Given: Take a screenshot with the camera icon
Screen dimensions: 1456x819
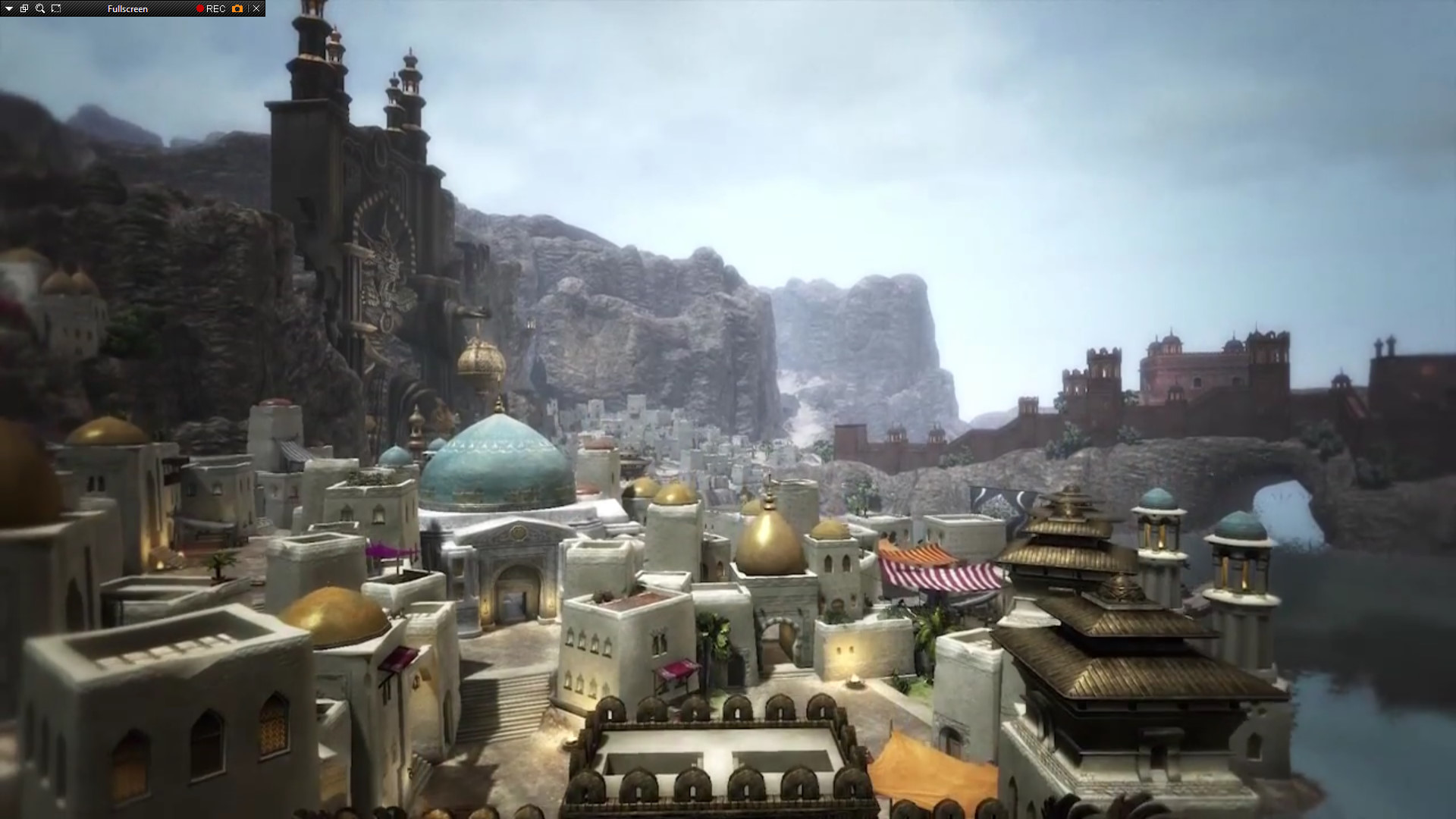Looking at the screenshot, I should coord(237,8).
